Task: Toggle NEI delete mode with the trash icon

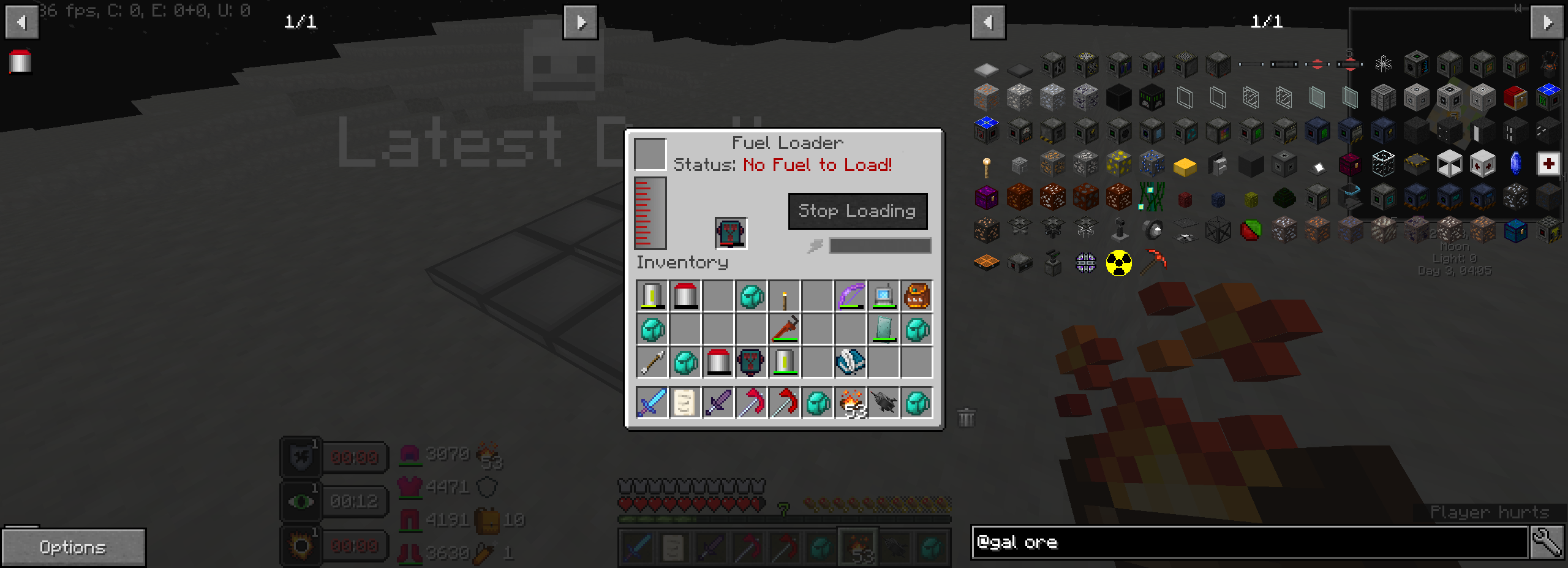Action: (966, 417)
